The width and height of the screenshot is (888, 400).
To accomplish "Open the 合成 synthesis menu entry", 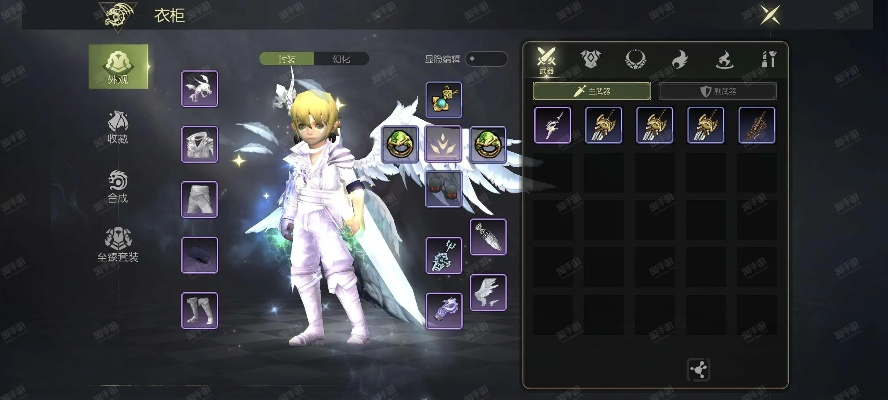I will 118,186.
